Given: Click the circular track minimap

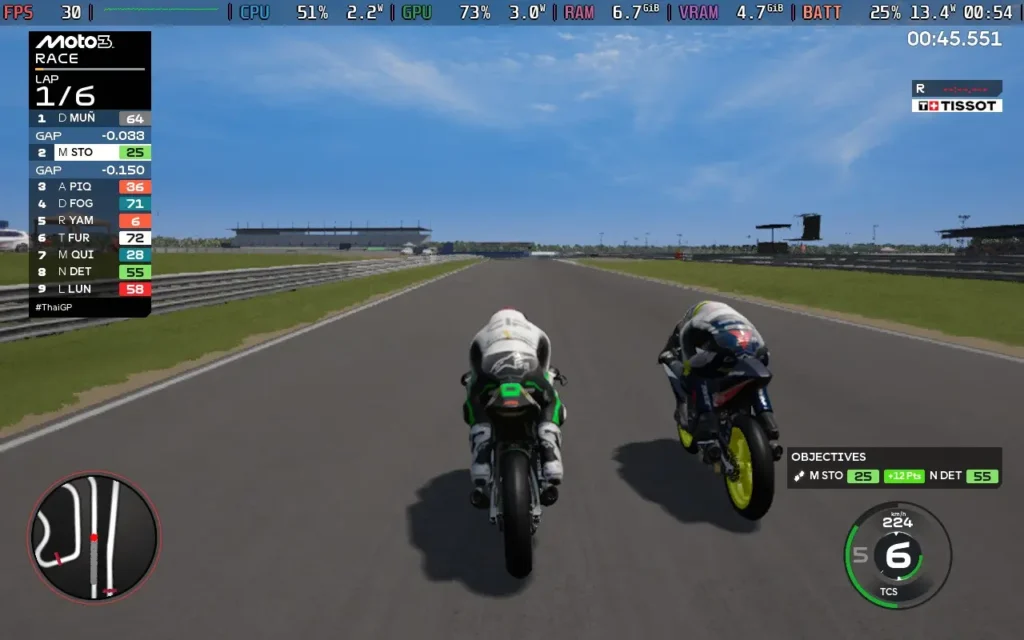Looking at the screenshot, I should 94,538.
